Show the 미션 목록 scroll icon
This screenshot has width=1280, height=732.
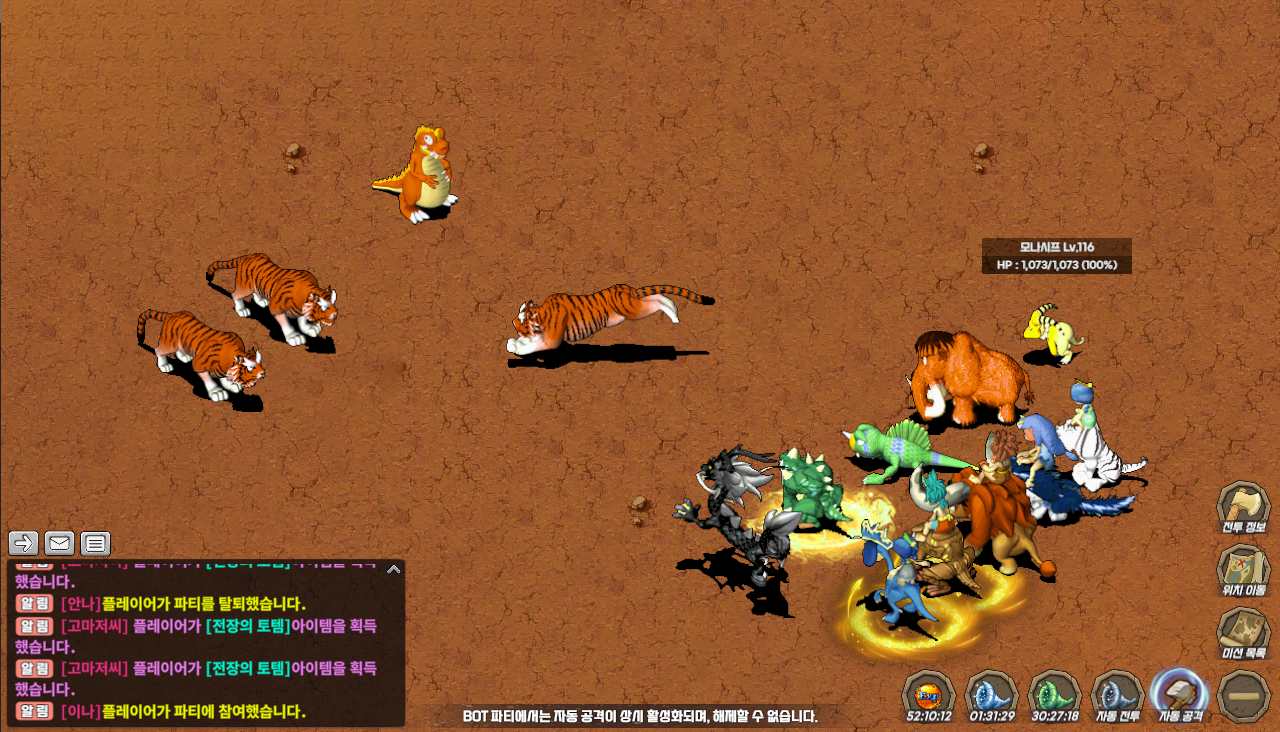pyautogui.click(x=1243, y=633)
